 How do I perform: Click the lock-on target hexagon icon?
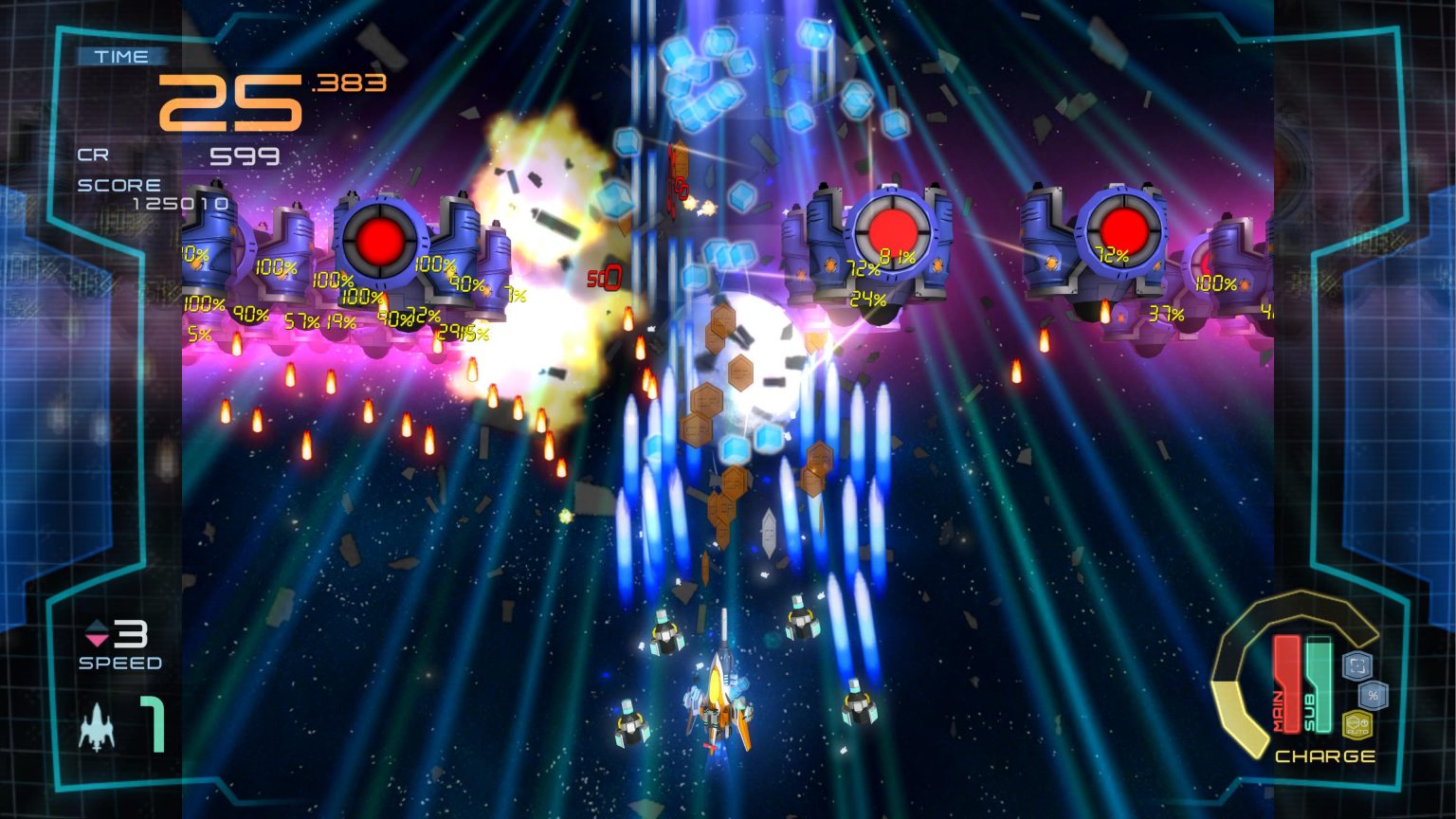(x=1358, y=664)
